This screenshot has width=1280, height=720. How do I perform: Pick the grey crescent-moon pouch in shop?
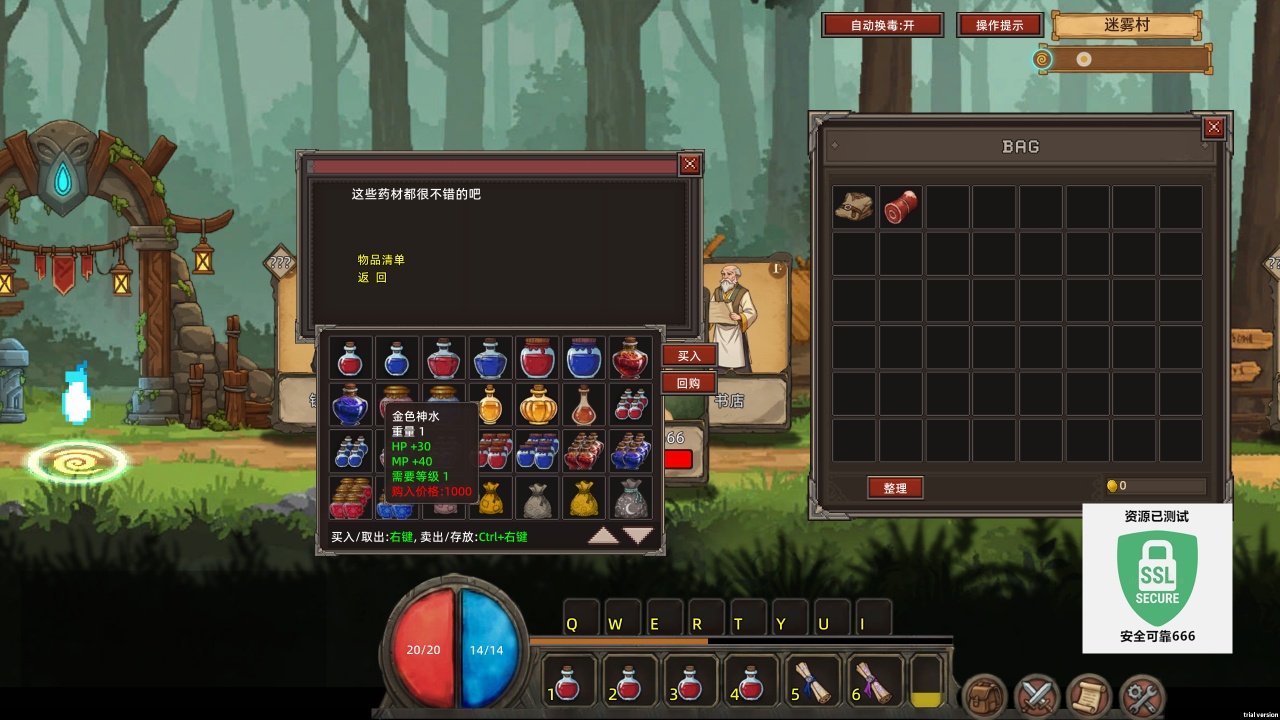(x=631, y=498)
